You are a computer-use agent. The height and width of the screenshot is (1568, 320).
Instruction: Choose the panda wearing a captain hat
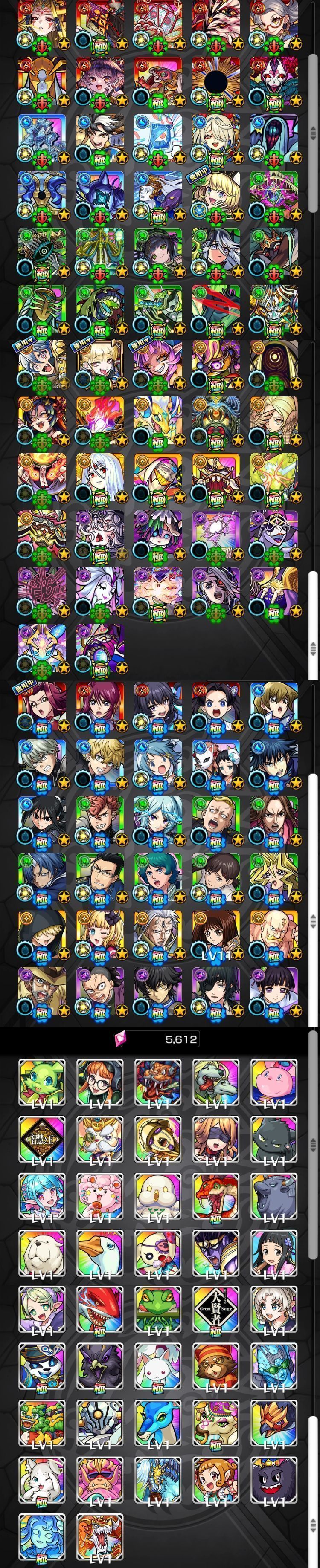[41, 1366]
